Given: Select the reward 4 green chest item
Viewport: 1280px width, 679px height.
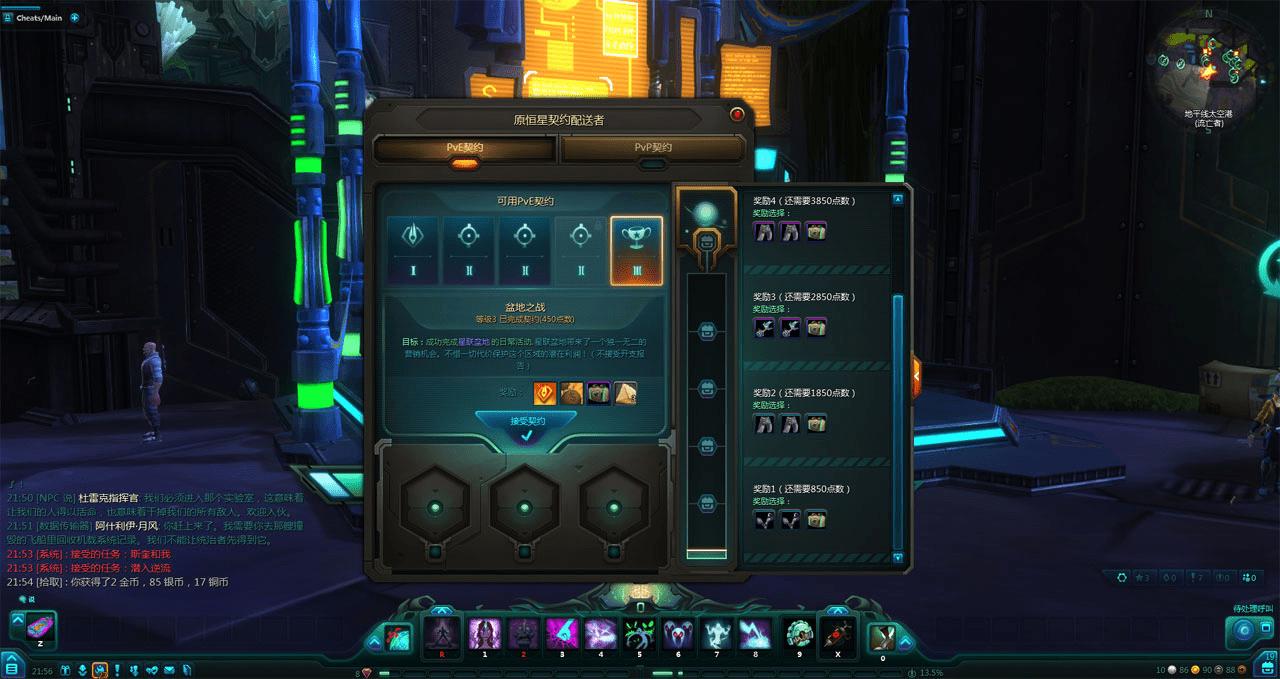Looking at the screenshot, I should point(817,232).
